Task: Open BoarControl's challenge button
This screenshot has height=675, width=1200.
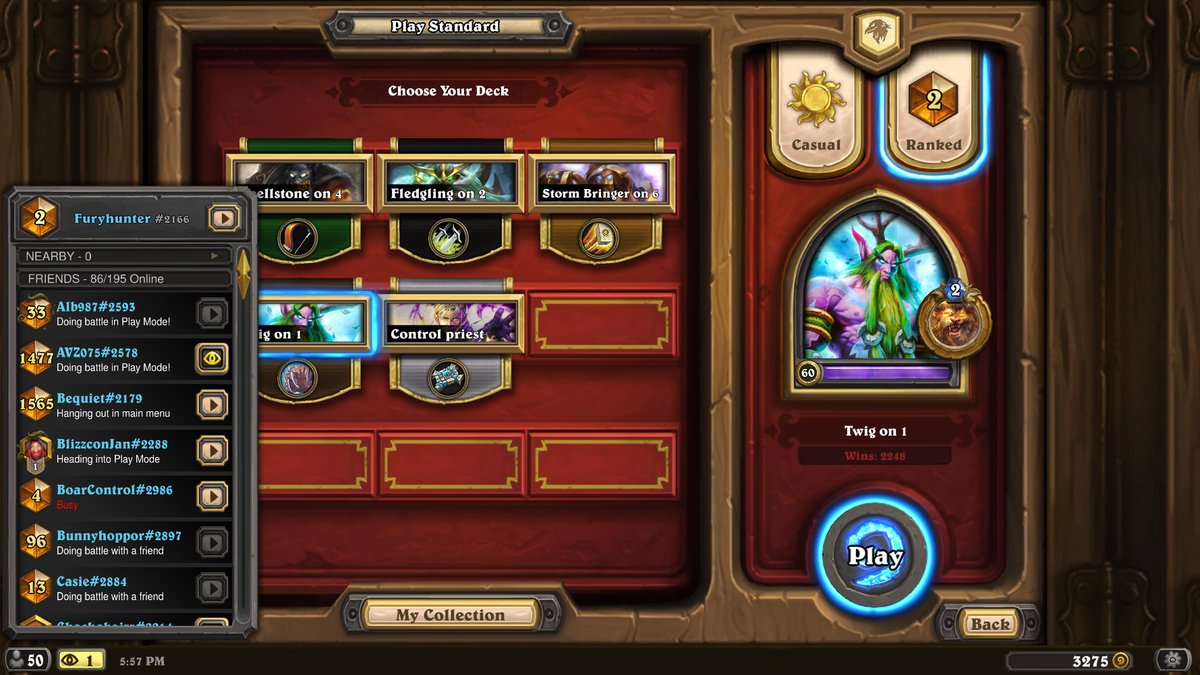Action: (x=211, y=495)
